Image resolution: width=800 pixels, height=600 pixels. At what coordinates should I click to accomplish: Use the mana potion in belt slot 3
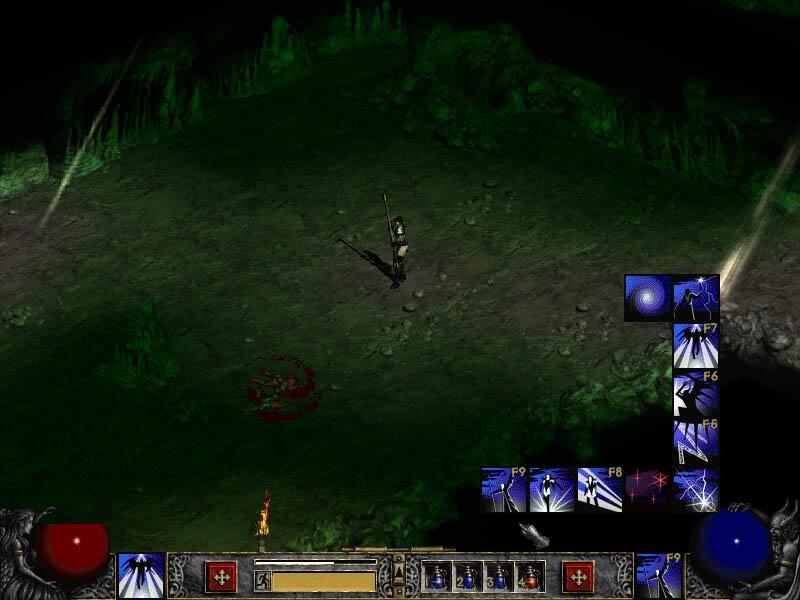click(499, 577)
